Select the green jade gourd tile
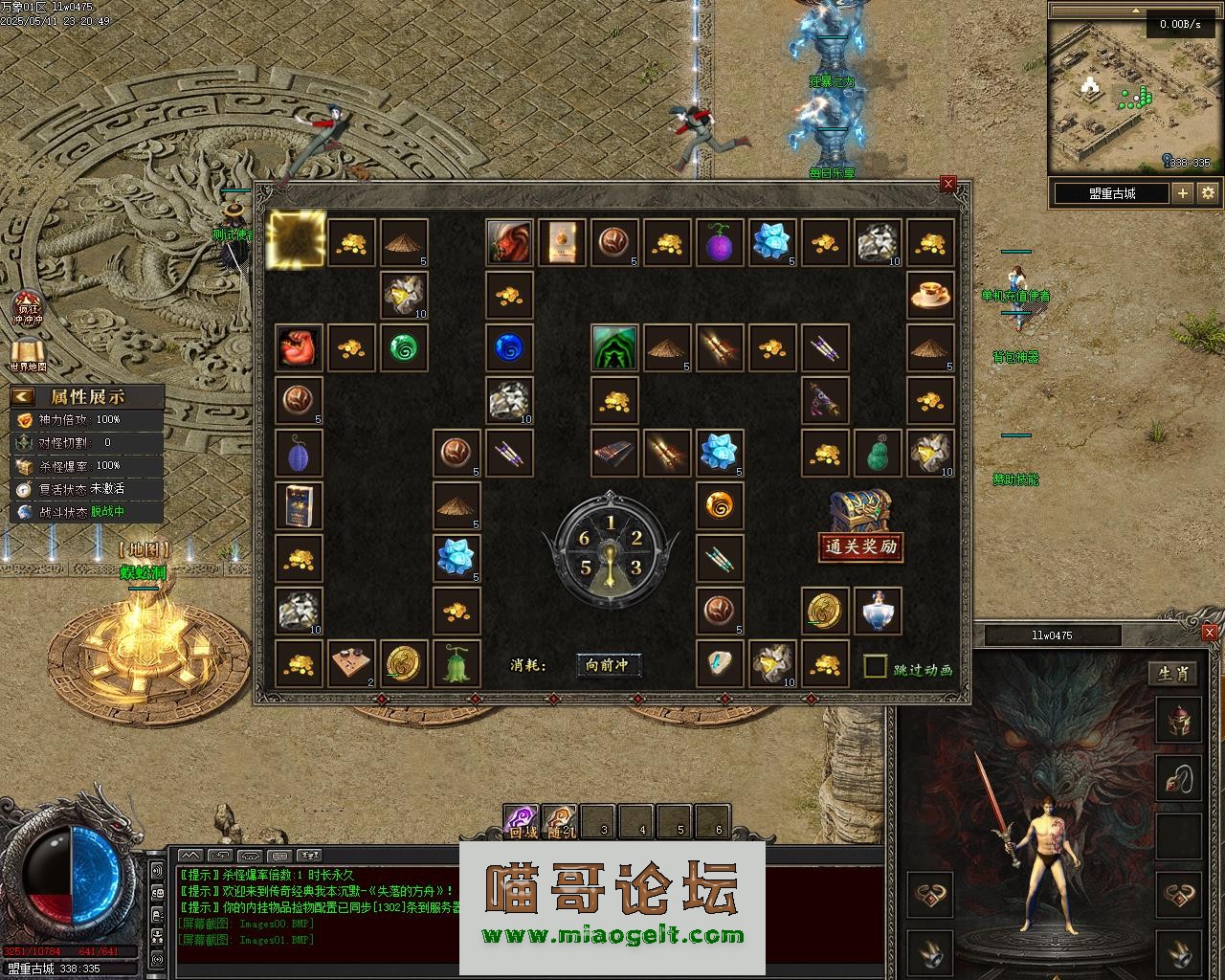 (x=878, y=453)
